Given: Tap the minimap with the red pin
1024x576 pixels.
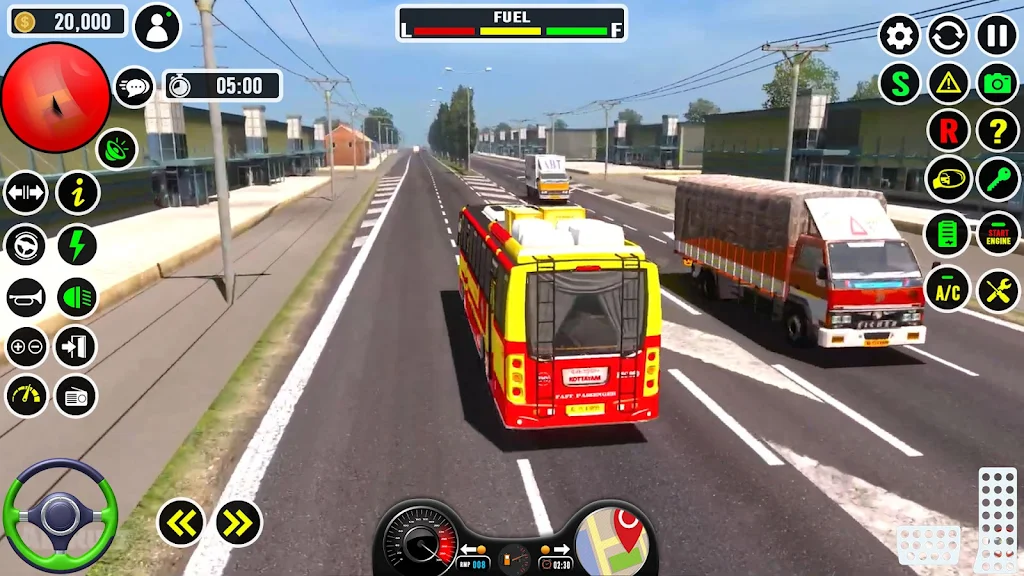Looking at the screenshot, I should (x=612, y=541).
